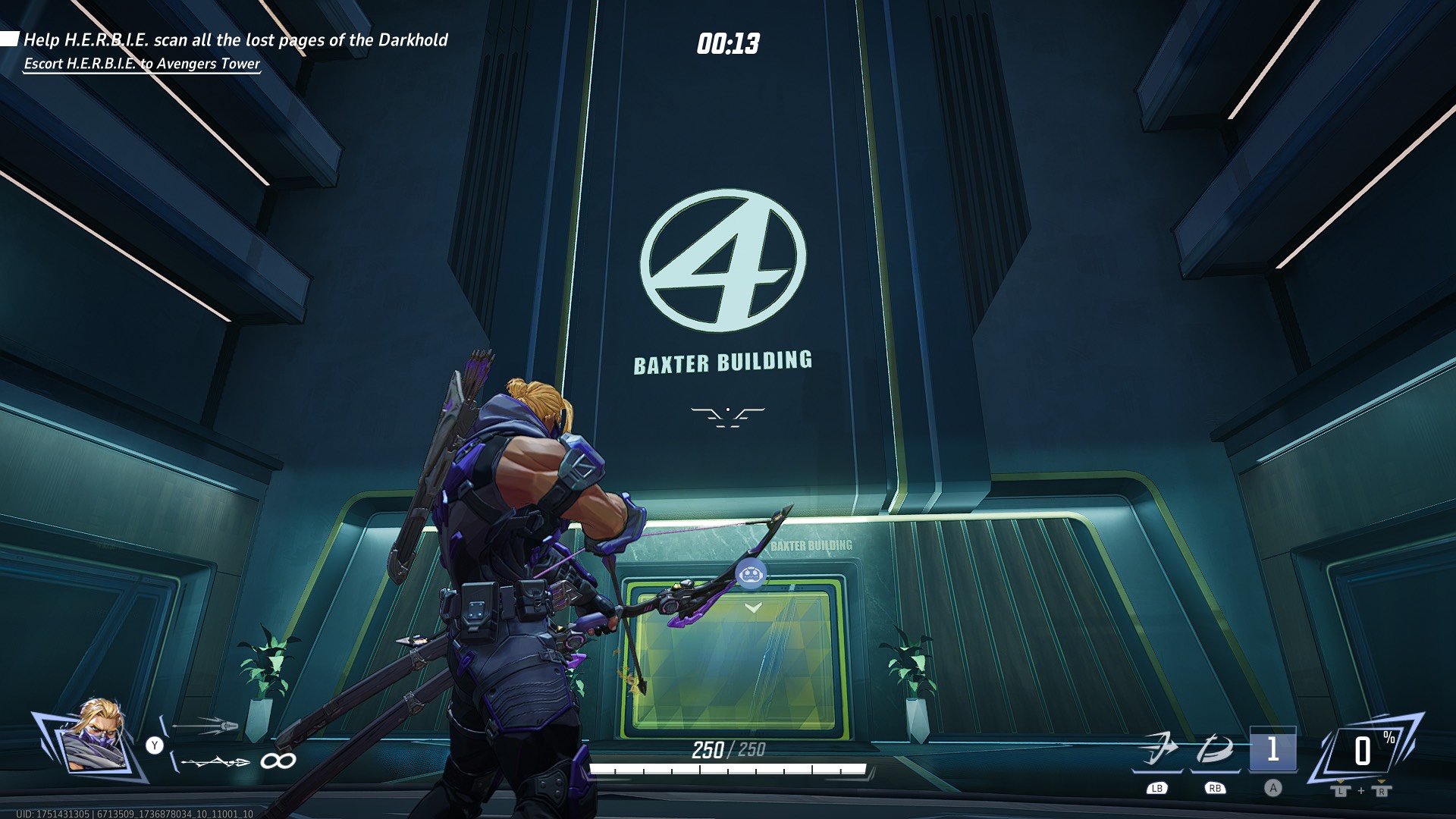Activate the A jump ability icon
Image resolution: width=1456 pixels, height=819 pixels.
pyautogui.click(x=1273, y=789)
